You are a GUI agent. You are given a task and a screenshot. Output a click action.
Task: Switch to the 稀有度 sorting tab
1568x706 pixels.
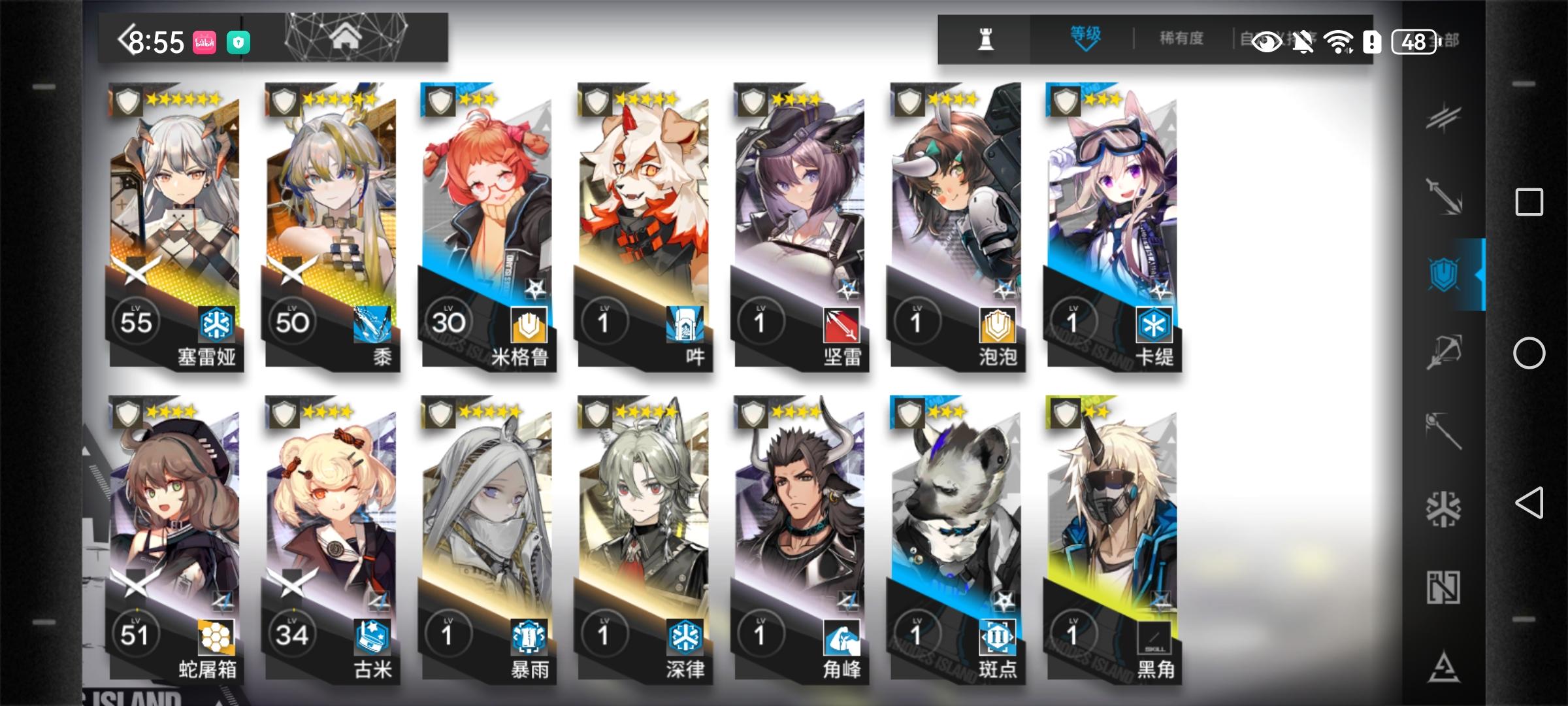1181,38
